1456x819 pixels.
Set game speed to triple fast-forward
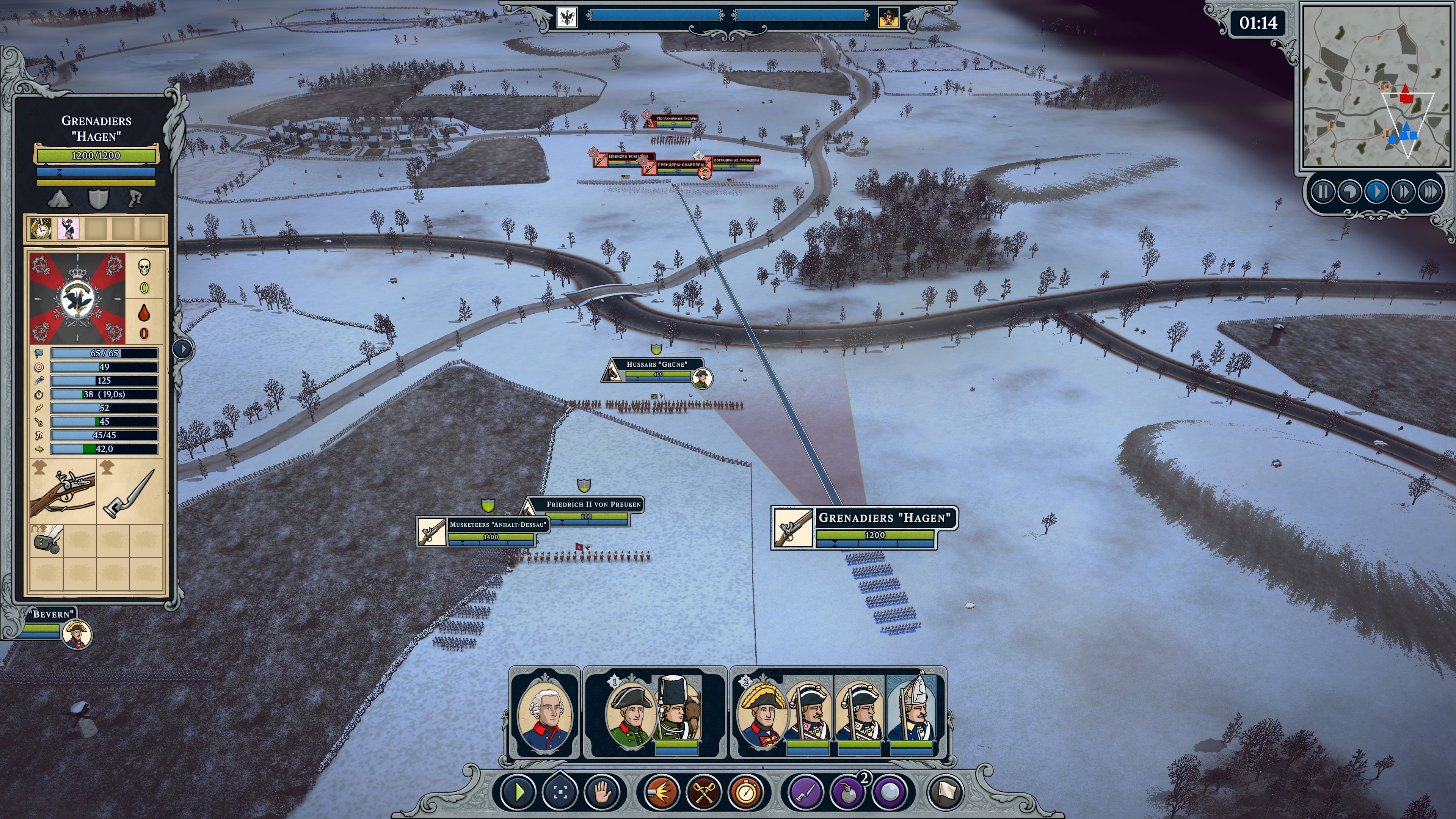click(1430, 193)
